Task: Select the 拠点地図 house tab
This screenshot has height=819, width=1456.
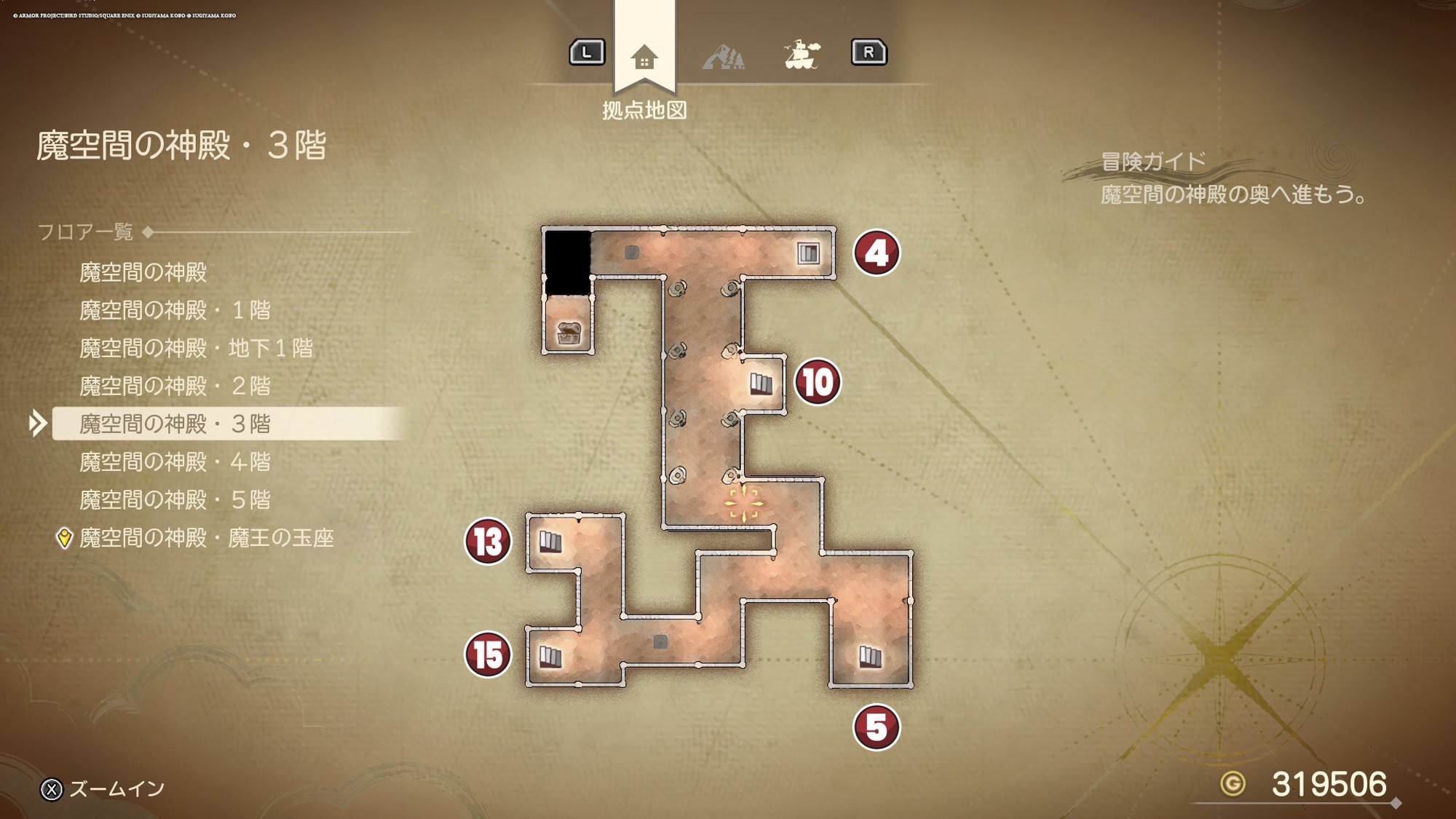Action: pos(644,57)
